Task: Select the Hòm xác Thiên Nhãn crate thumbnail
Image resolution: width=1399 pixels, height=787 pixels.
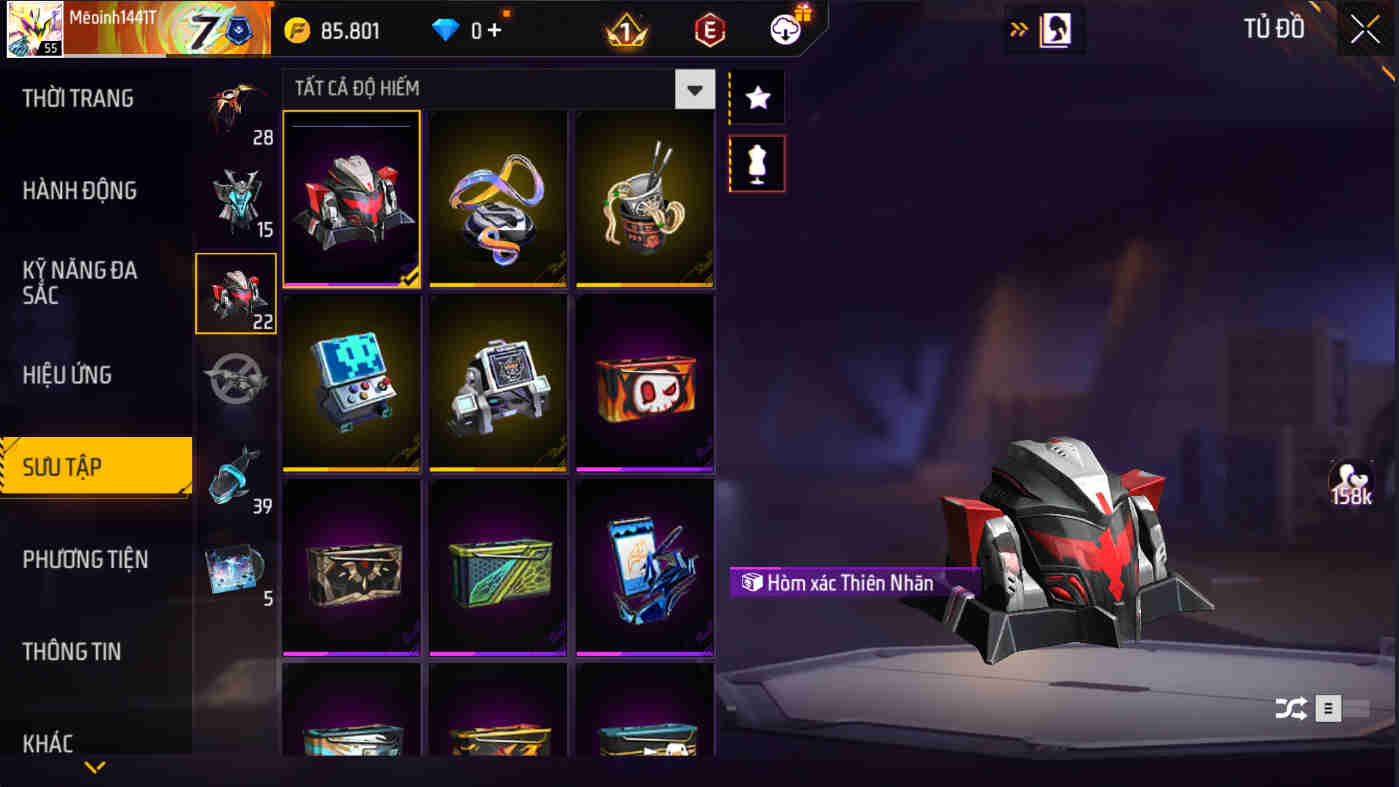Action: click(x=351, y=197)
